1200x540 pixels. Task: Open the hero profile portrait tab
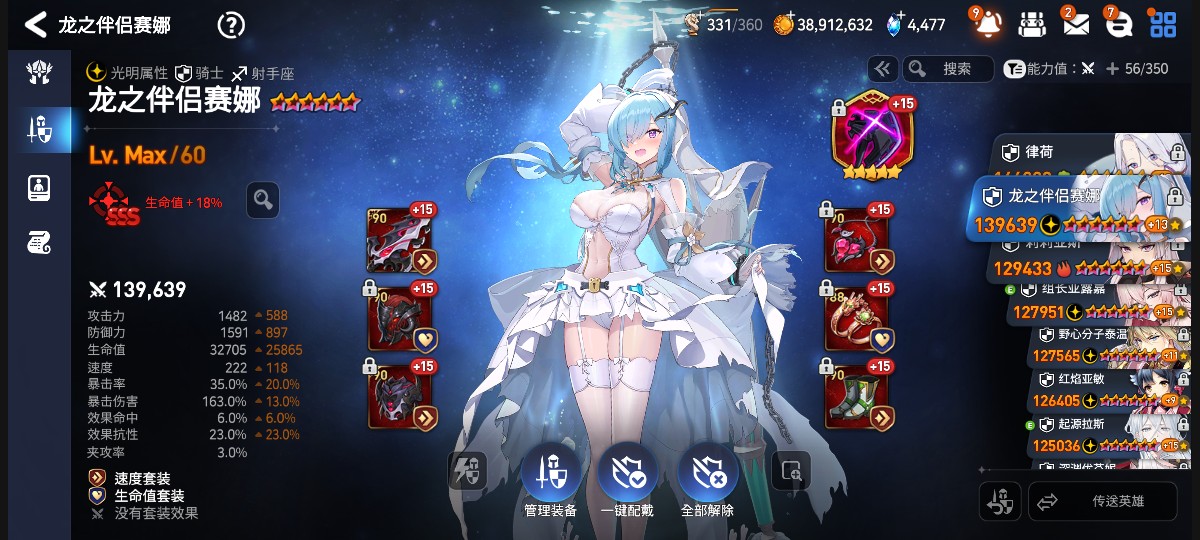40,187
